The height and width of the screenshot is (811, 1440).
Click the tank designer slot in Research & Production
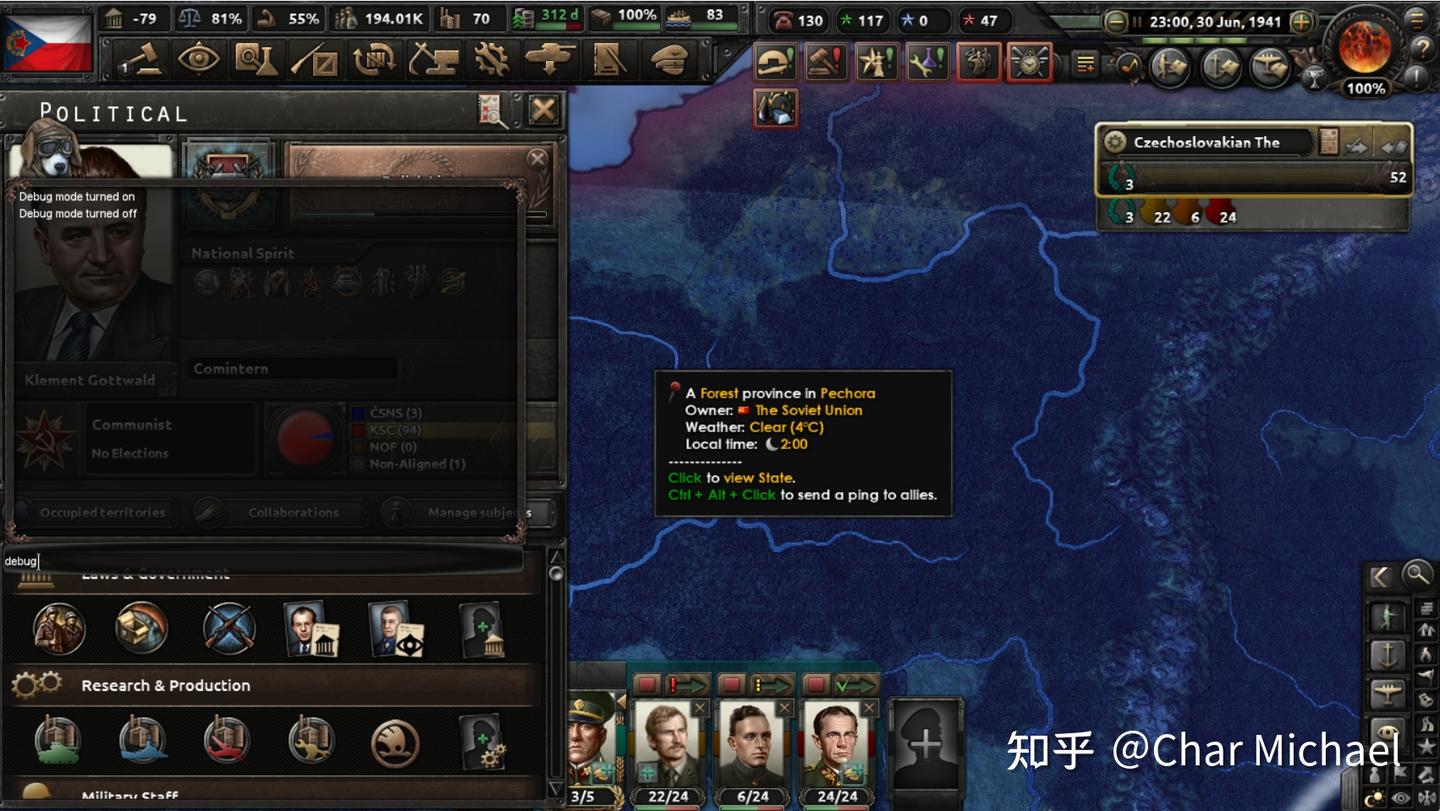58,742
